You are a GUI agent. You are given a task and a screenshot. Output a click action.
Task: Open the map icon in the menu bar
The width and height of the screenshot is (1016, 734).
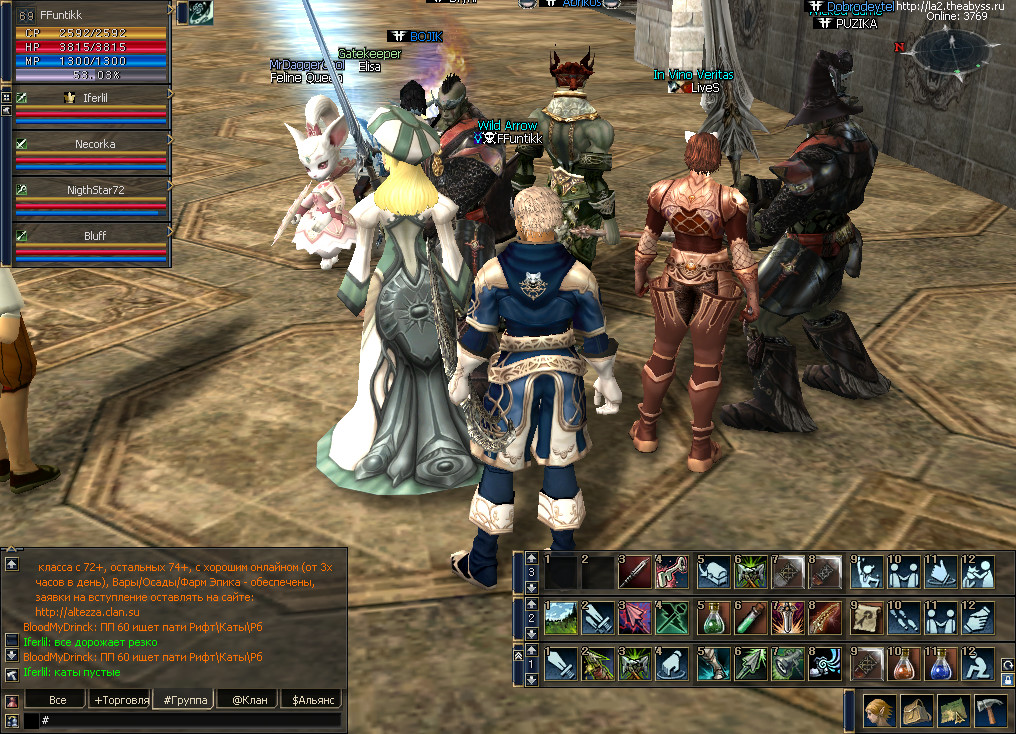click(953, 711)
